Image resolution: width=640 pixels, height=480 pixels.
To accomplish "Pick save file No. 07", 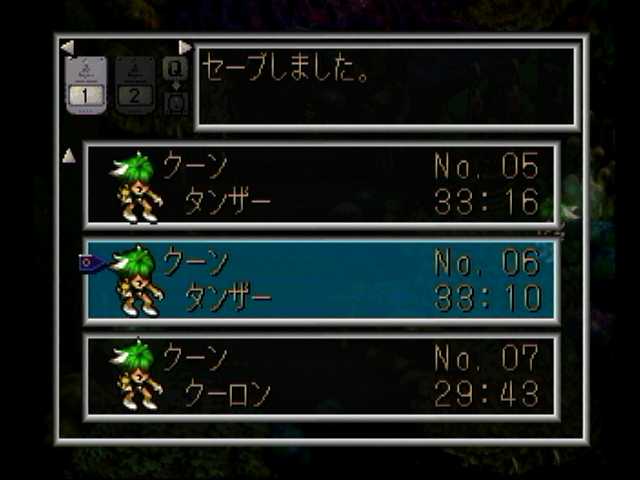I will (x=322, y=377).
